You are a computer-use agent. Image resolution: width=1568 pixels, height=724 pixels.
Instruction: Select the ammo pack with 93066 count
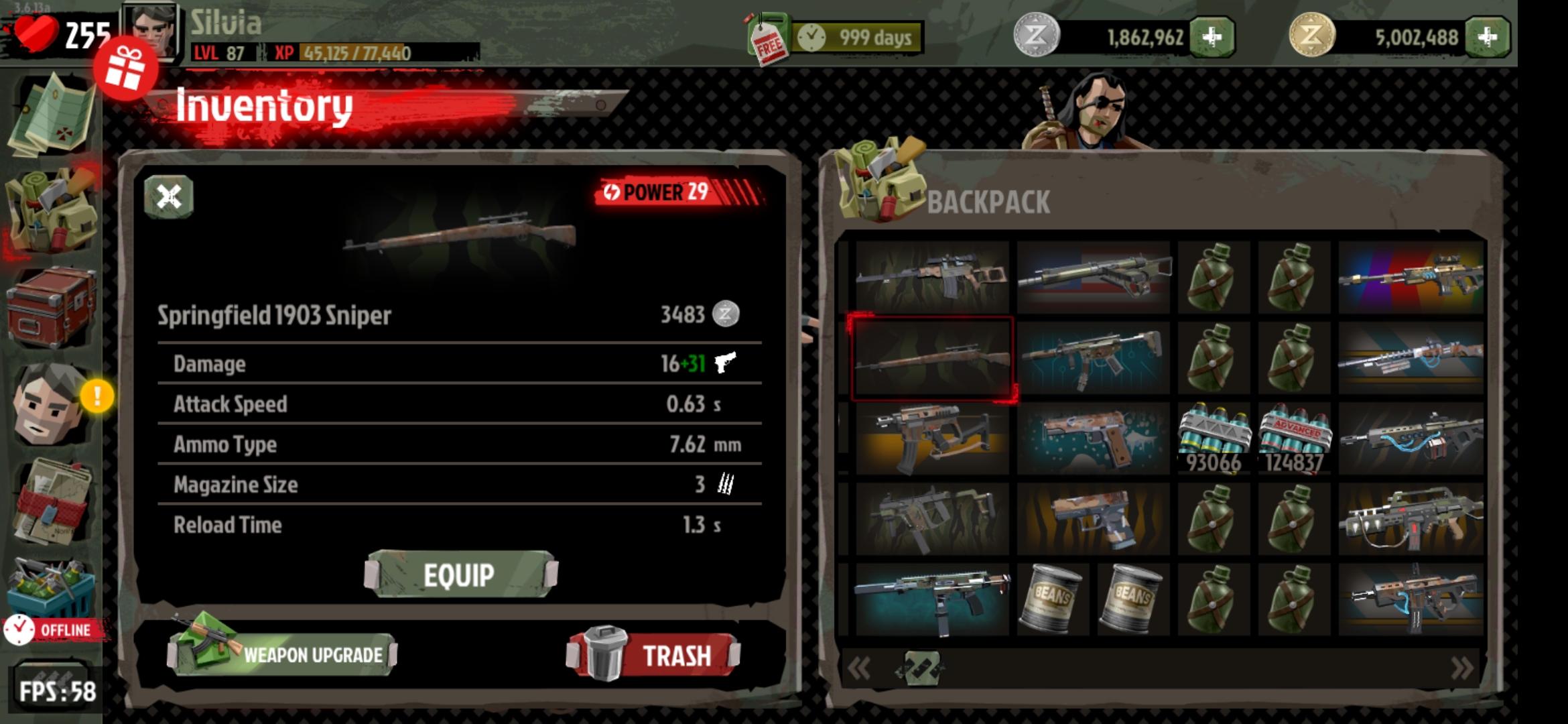(x=1214, y=438)
